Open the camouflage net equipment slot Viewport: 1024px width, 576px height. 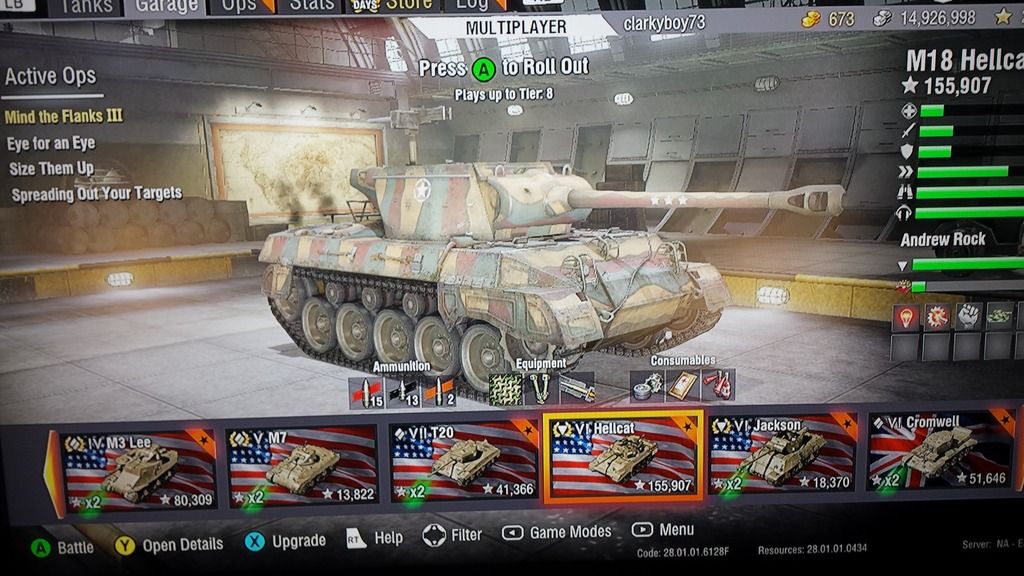point(506,387)
